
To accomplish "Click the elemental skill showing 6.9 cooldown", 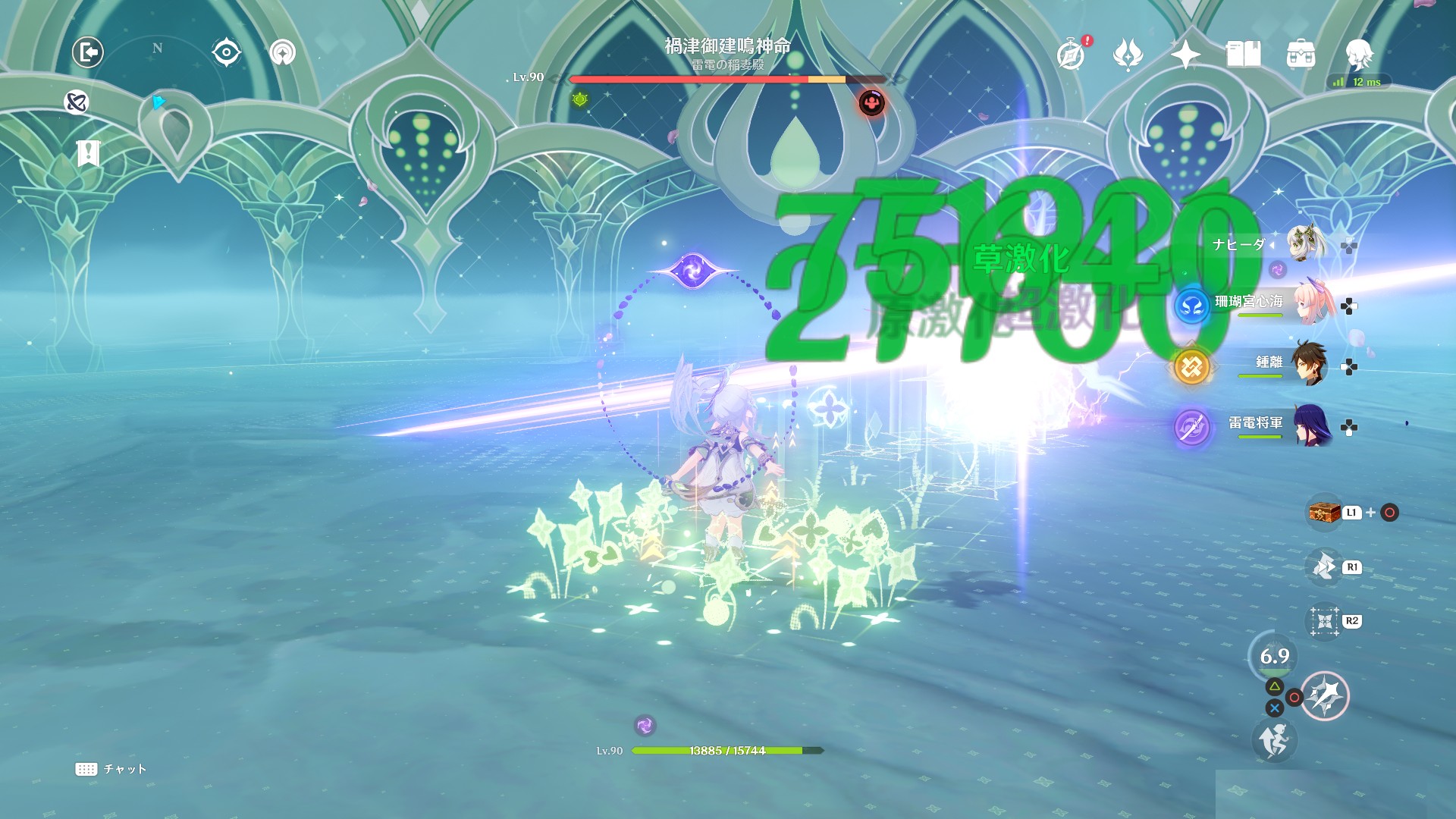I will [x=1274, y=656].
